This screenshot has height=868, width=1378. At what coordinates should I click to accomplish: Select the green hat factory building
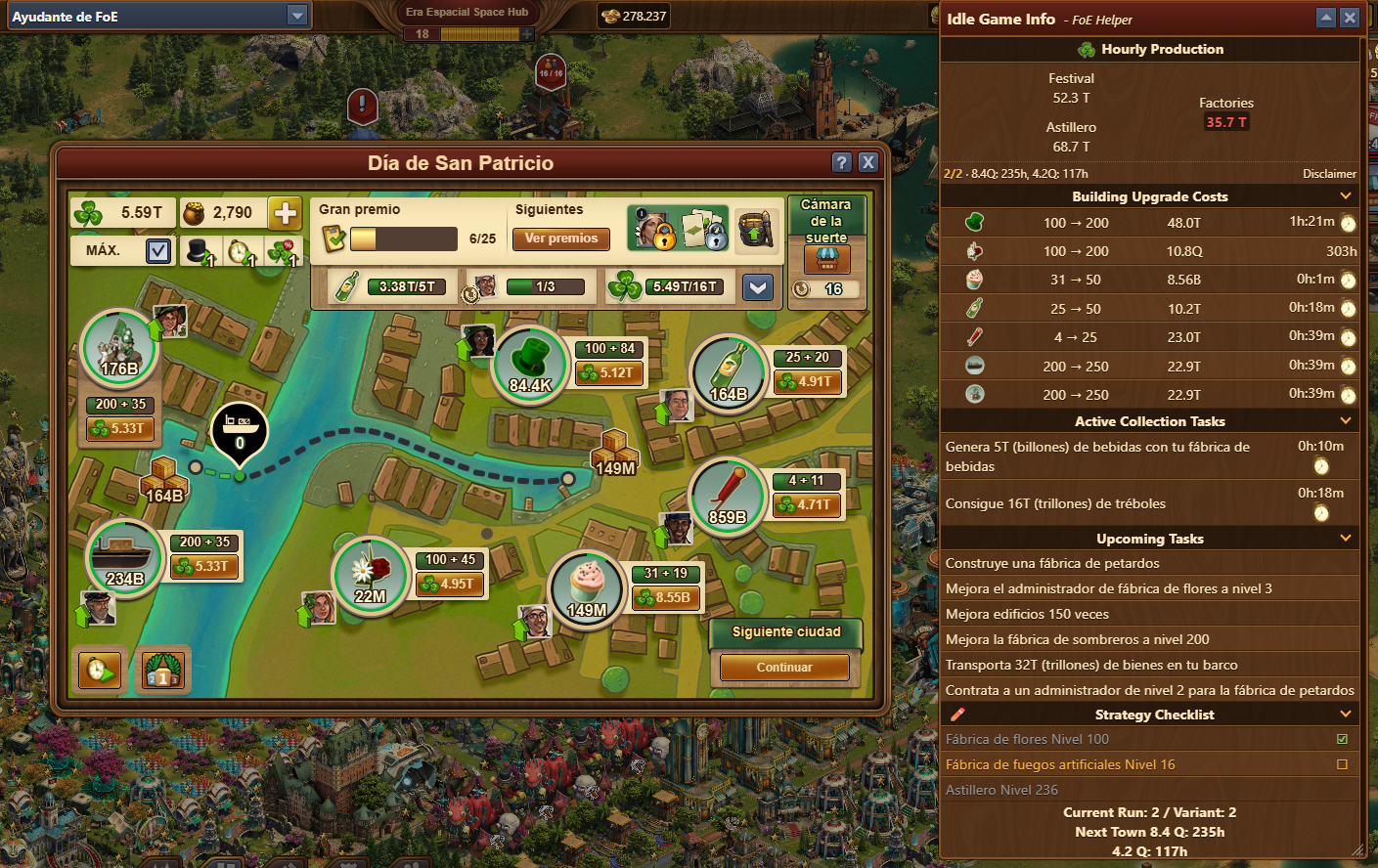pos(531,363)
